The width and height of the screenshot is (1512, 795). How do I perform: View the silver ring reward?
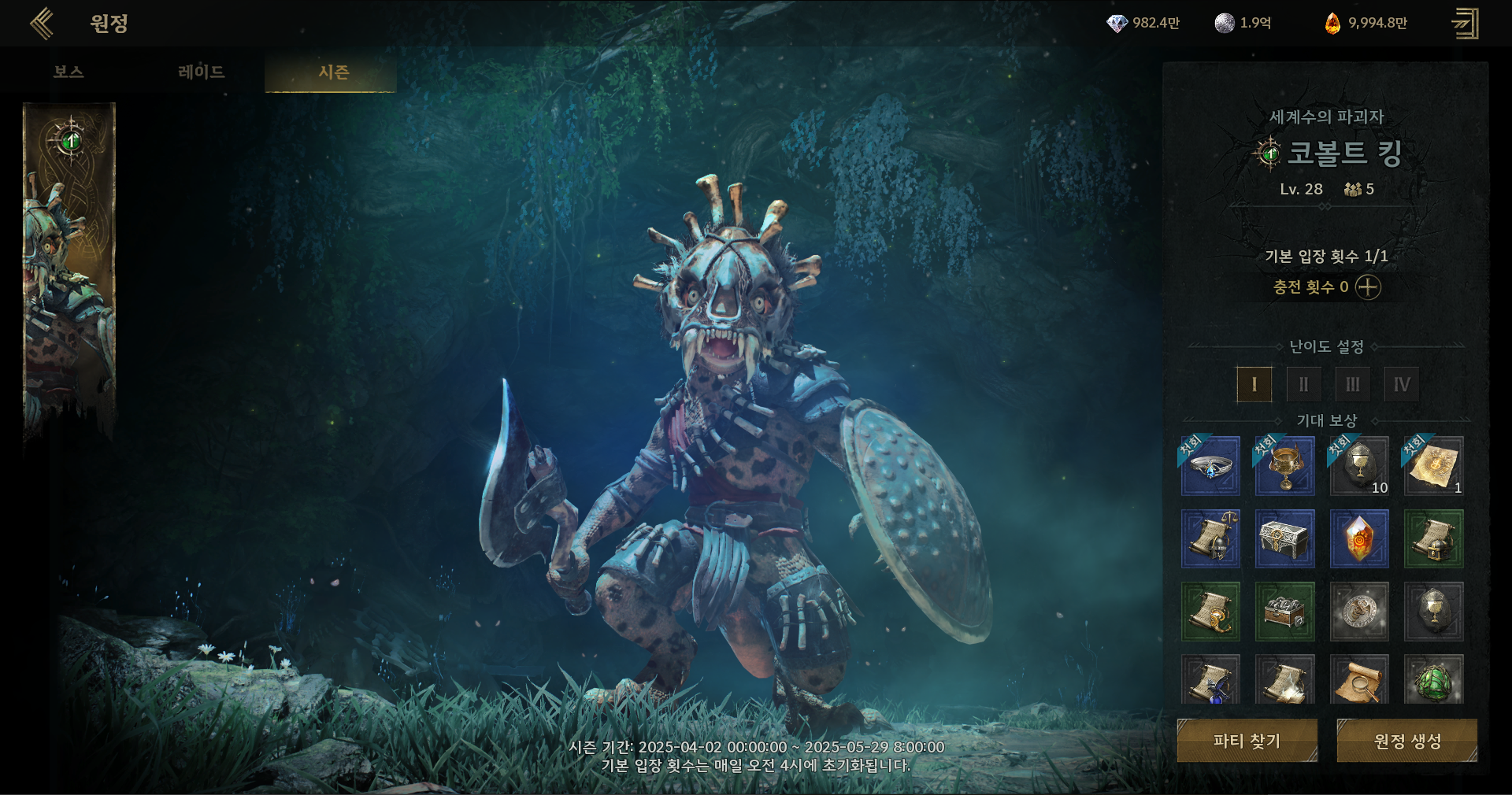tap(1210, 466)
